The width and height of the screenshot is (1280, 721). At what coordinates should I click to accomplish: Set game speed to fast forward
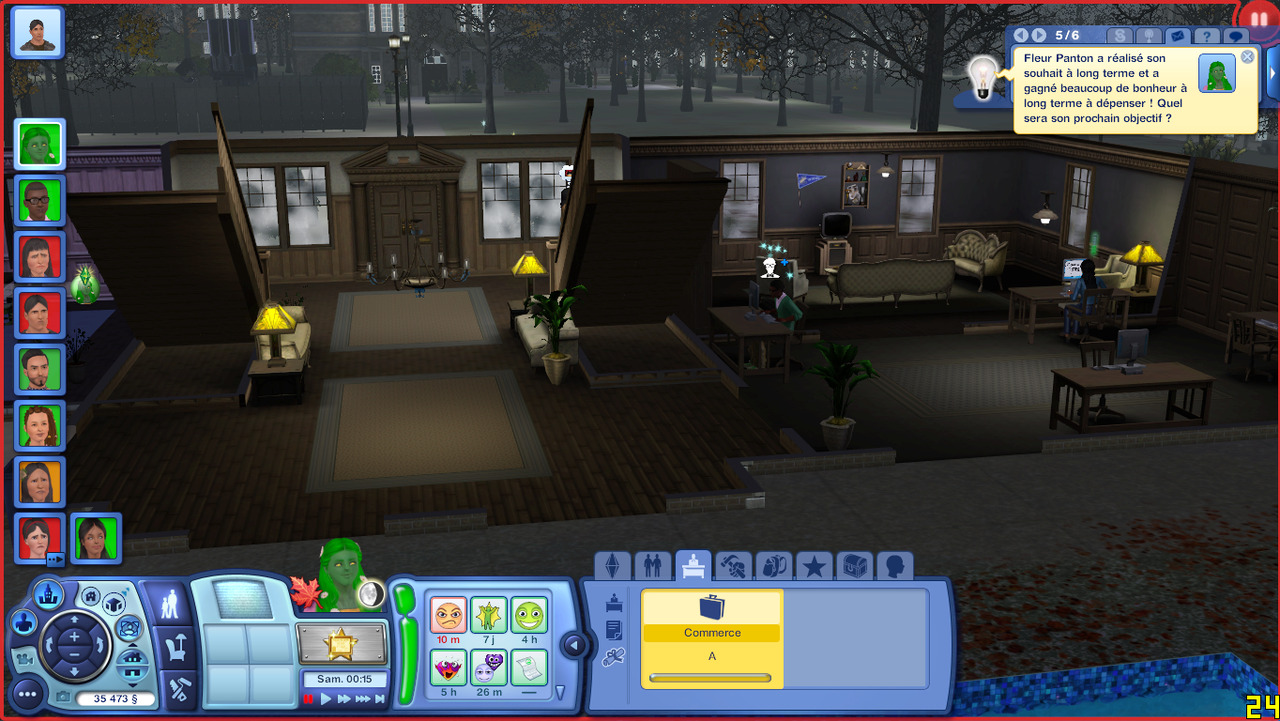(x=344, y=699)
